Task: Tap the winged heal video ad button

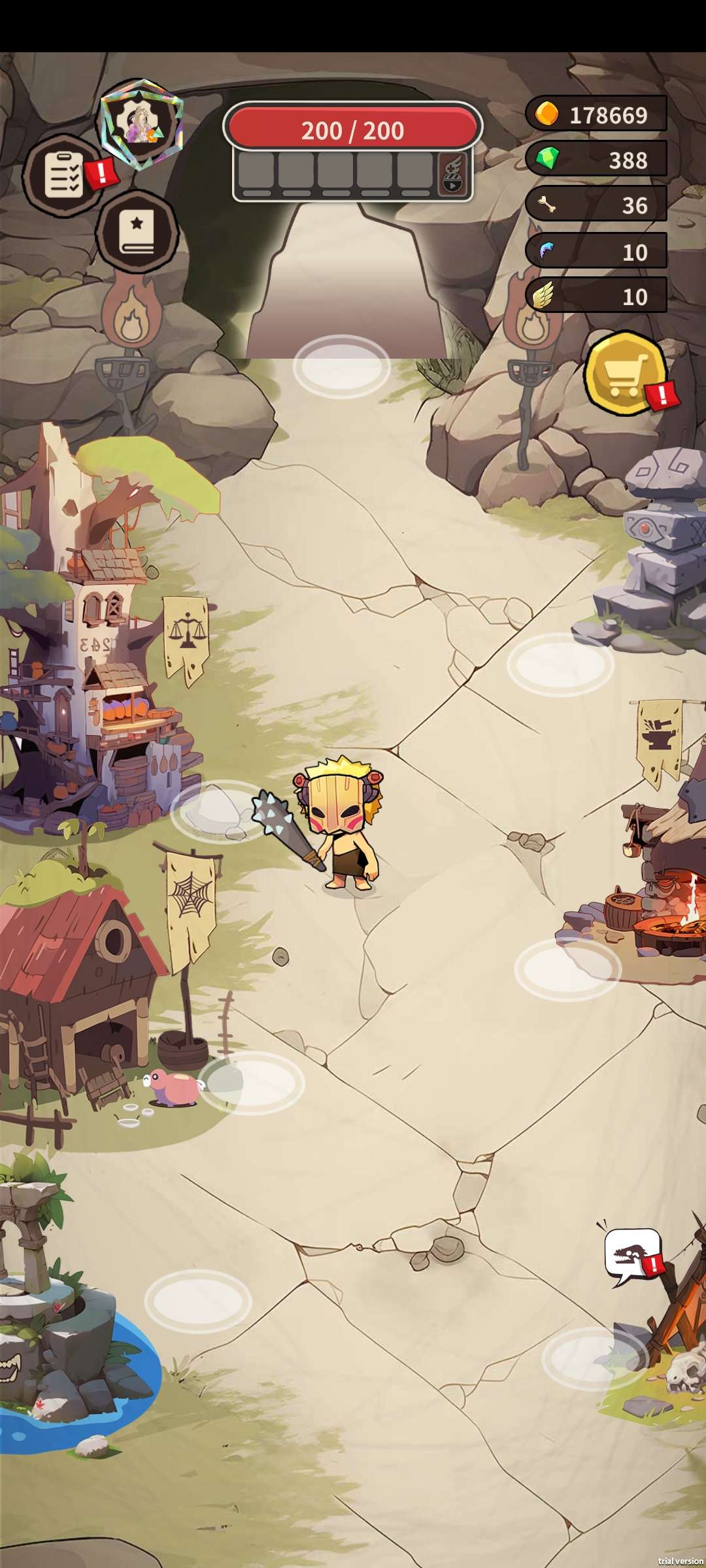Action: (x=453, y=175)
